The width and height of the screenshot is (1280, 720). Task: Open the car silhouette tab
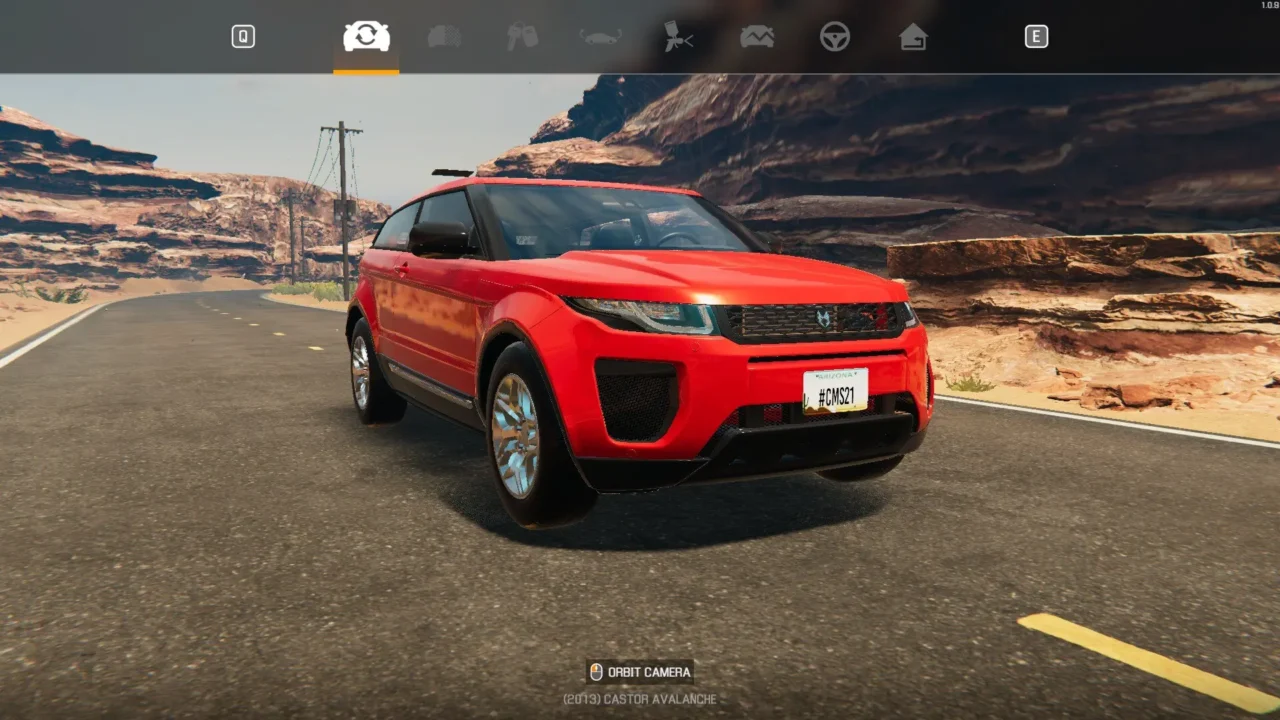[600, 37]
